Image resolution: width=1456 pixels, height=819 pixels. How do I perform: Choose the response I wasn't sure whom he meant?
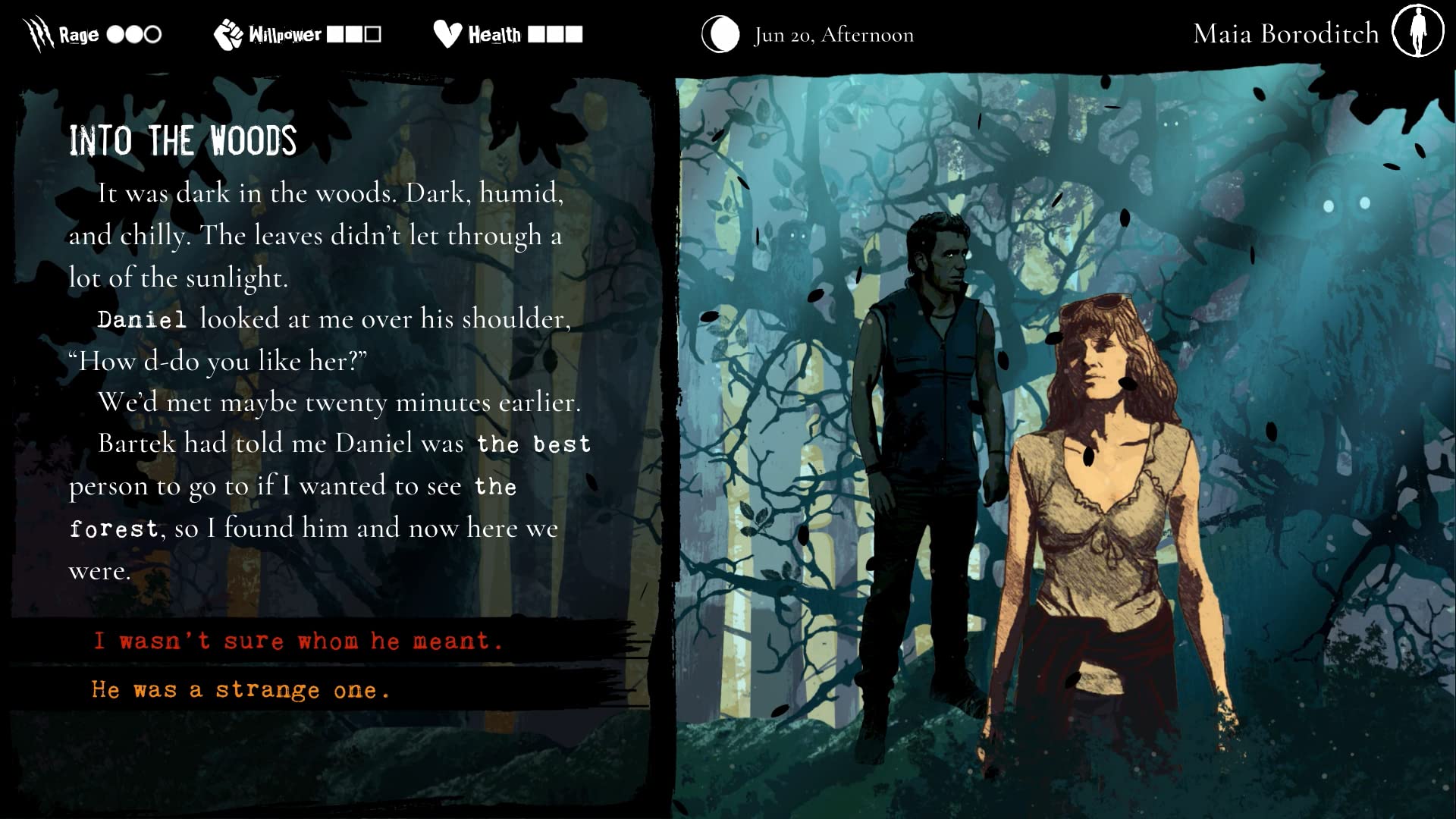(298, 641)
